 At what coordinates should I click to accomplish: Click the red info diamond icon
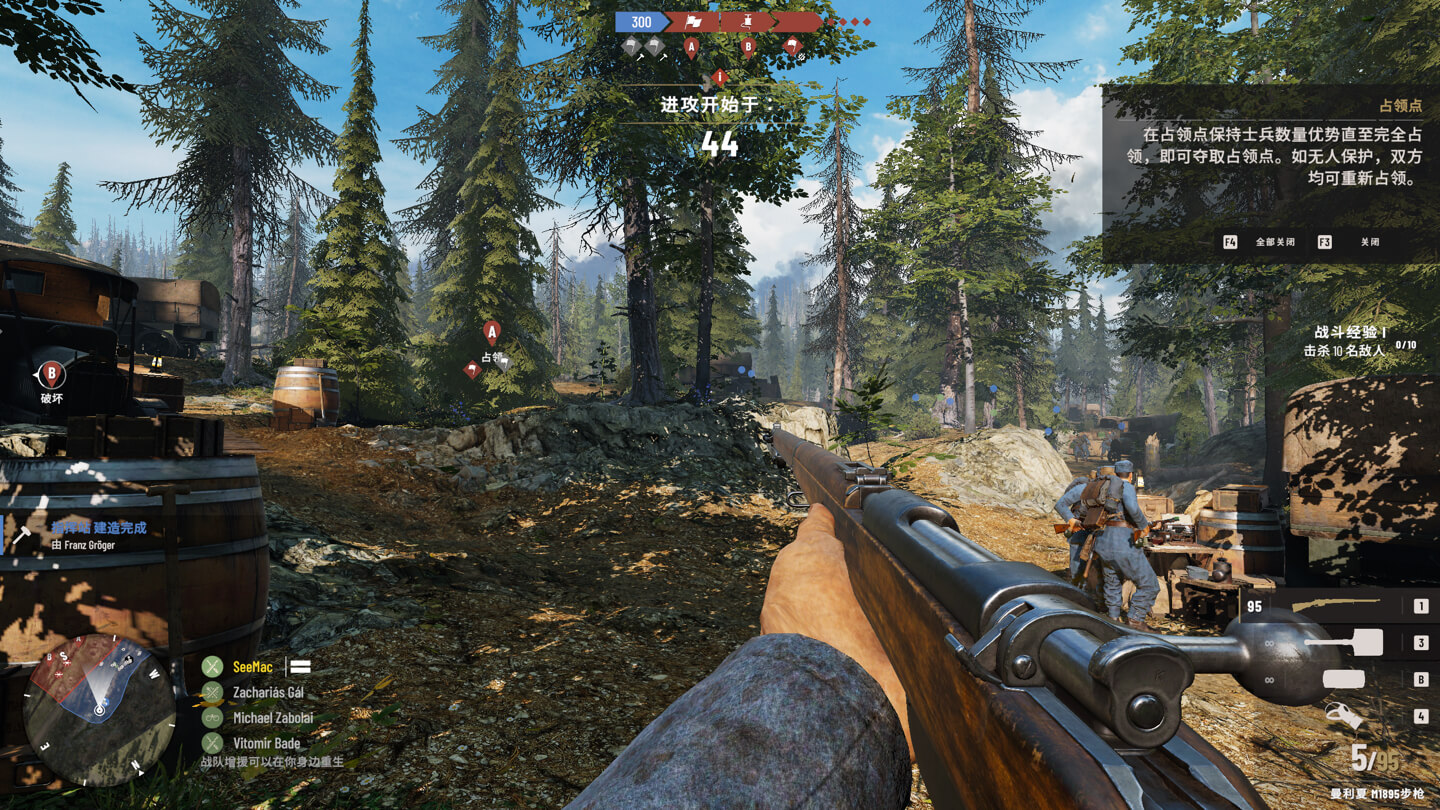(x=719, y=77)
